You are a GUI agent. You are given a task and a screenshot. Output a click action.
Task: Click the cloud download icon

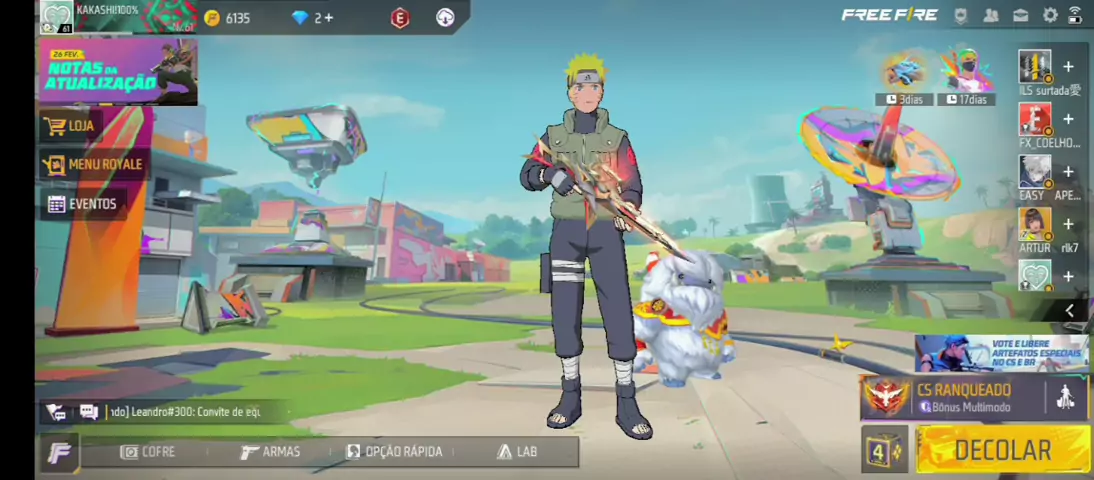pos(445,18)
